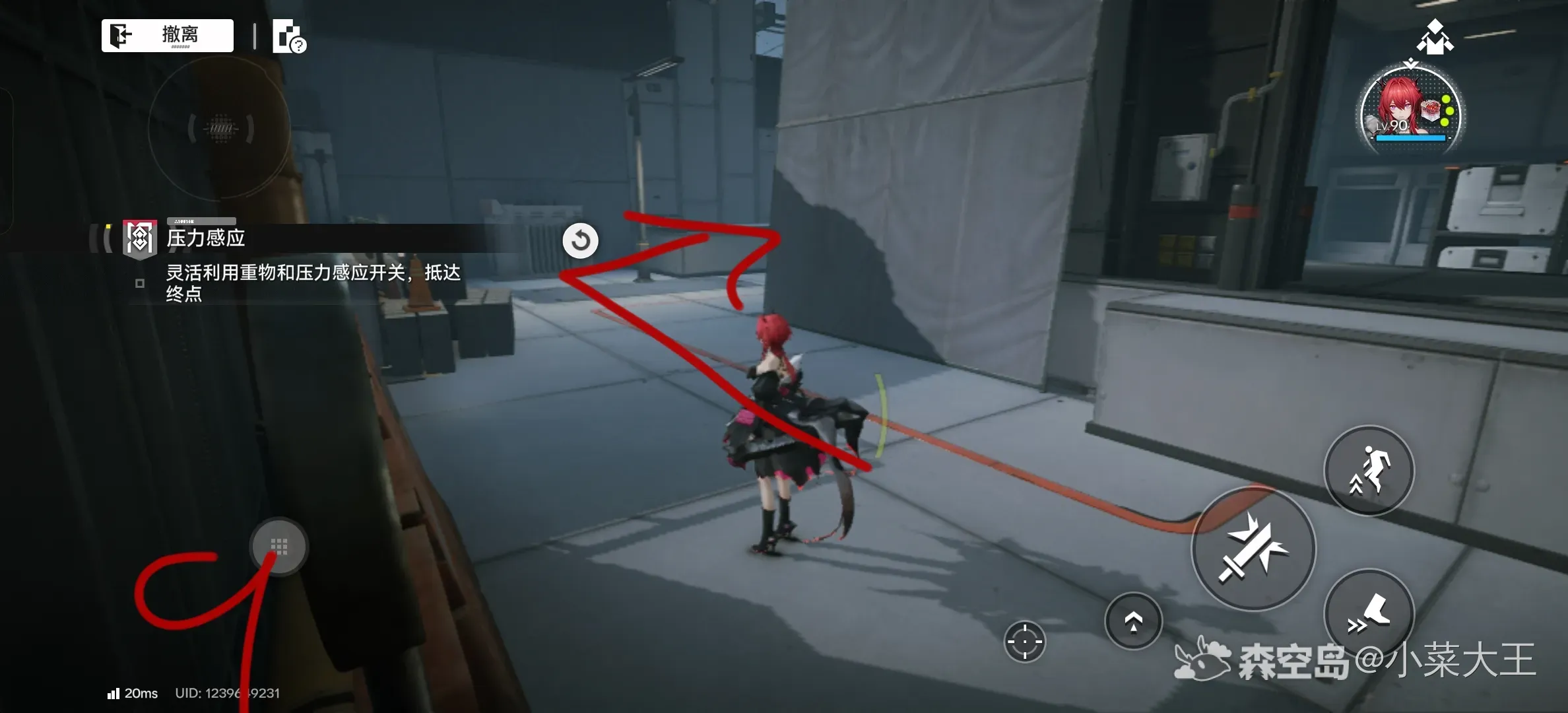Open the circular minimap

coord(220,128)
